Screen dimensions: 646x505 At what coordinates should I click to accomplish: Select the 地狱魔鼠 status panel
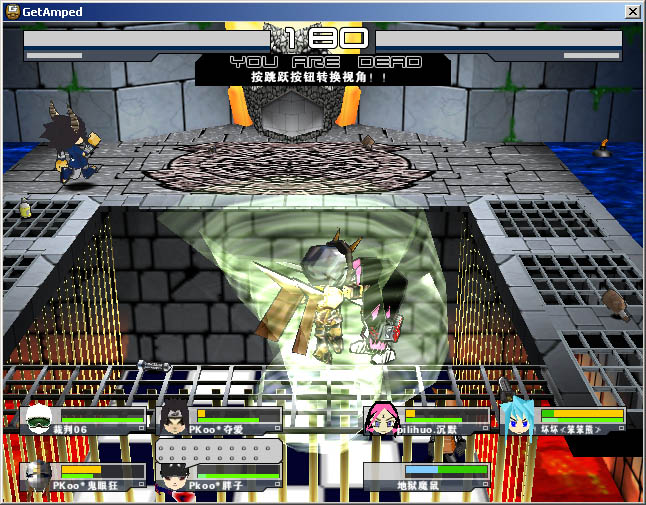click(x=428, y=476)
